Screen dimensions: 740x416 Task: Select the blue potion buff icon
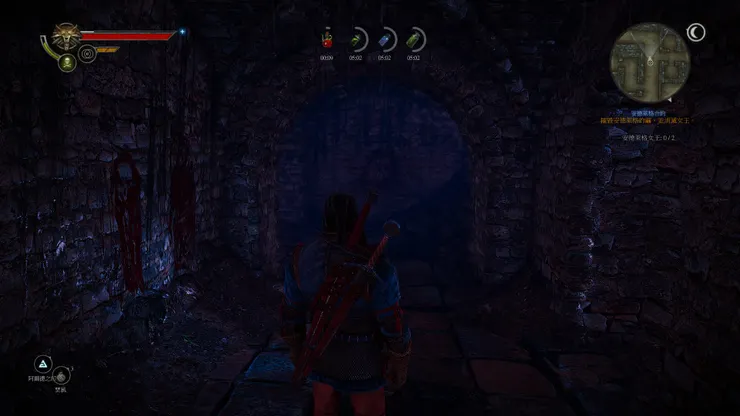click(x=385, y=39)
